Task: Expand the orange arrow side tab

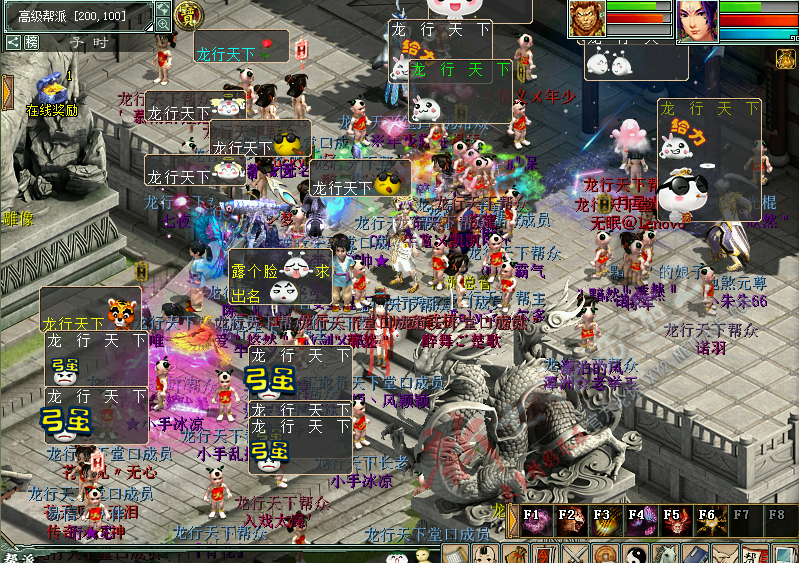Action: click(x=7, y=93)
